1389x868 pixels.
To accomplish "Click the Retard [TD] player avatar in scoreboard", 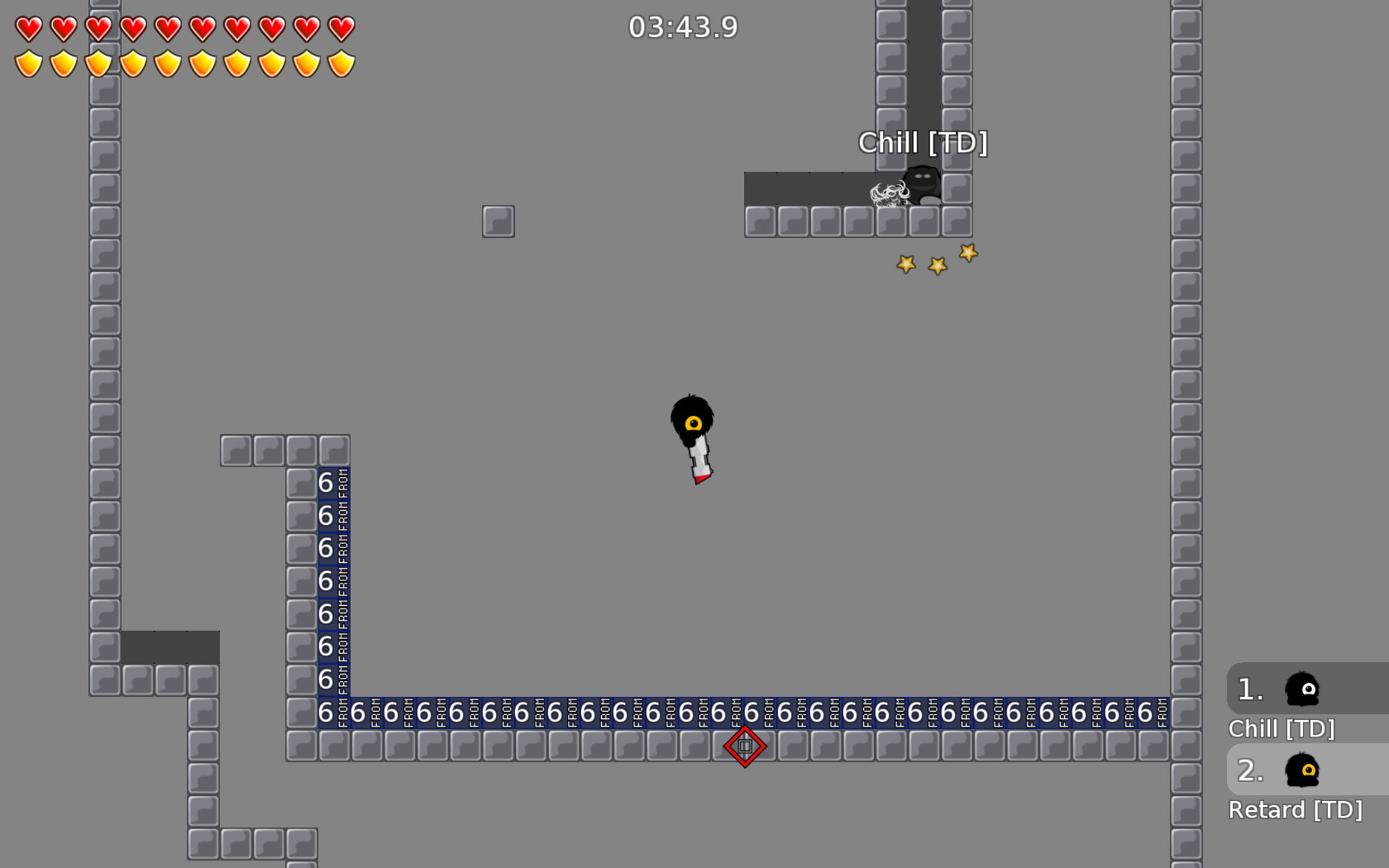I will [x=1301, y=771].
